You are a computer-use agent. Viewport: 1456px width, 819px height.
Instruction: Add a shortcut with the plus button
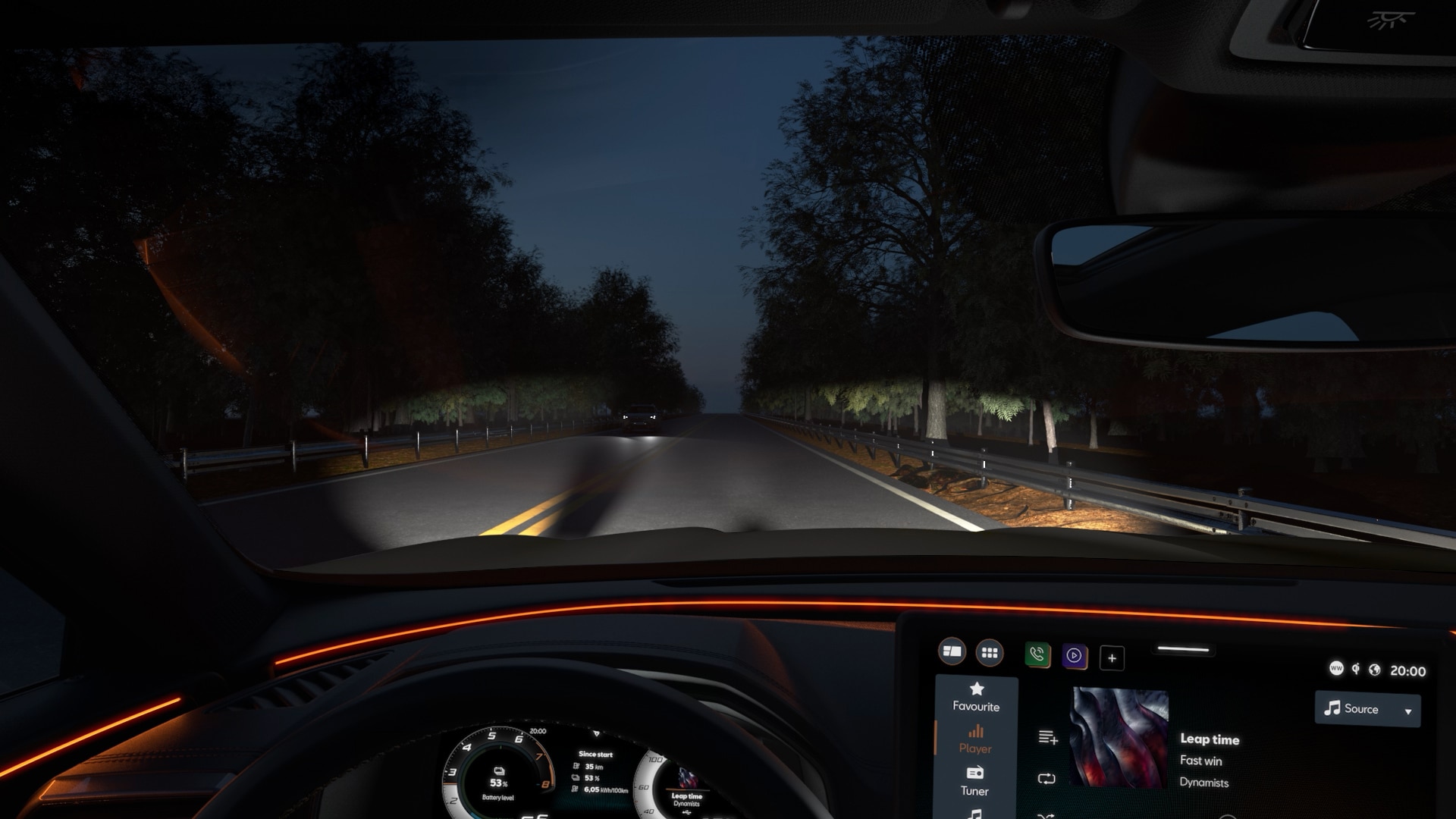(x=1112, y=658)
